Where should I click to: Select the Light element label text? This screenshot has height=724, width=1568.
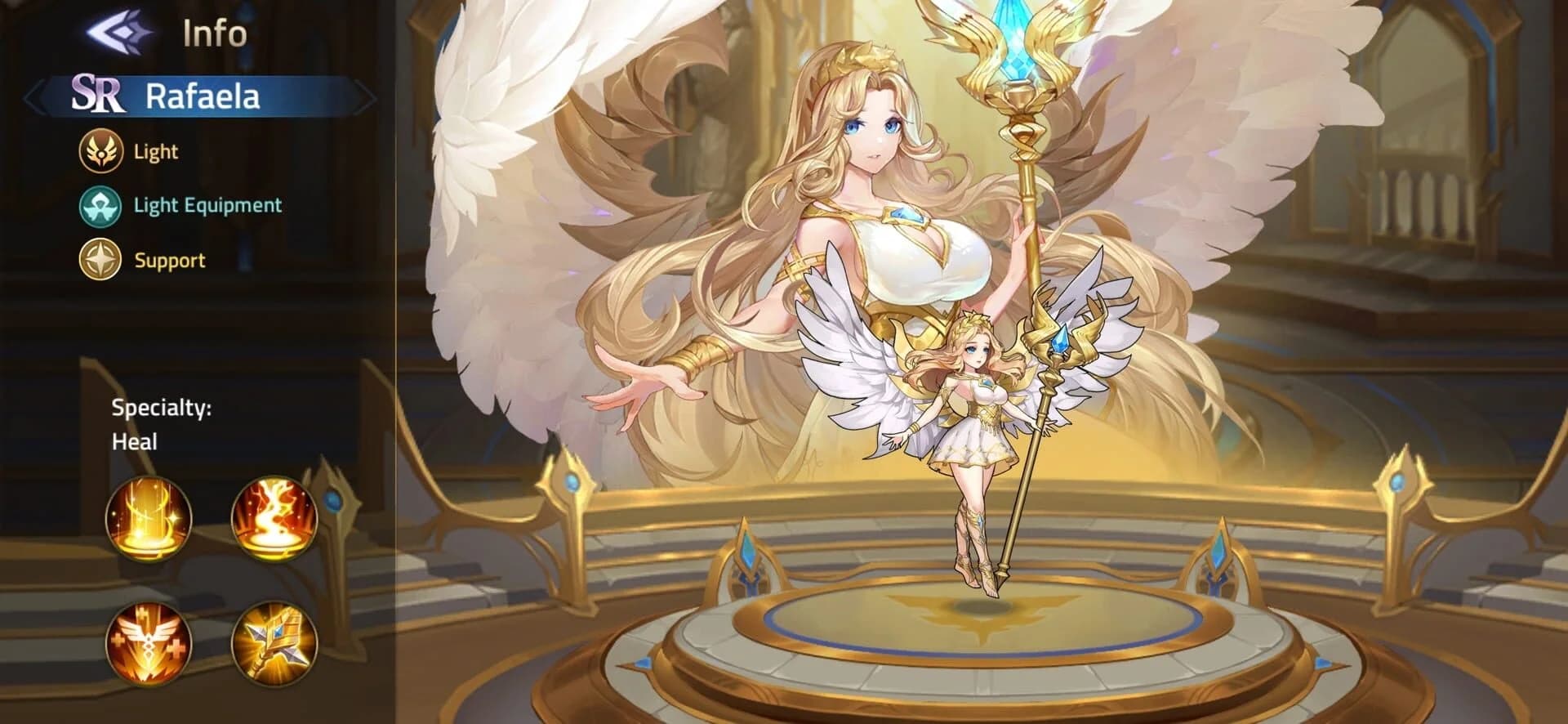[155, 150]
